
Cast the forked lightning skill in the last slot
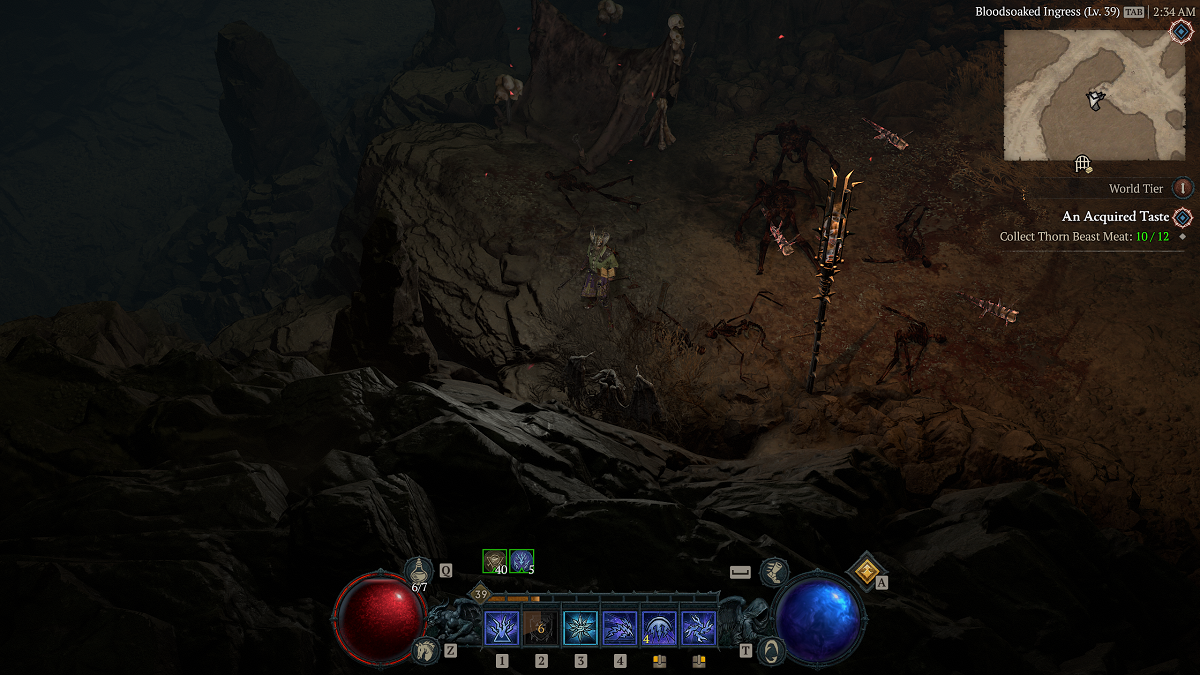click(x=698, y=629)
